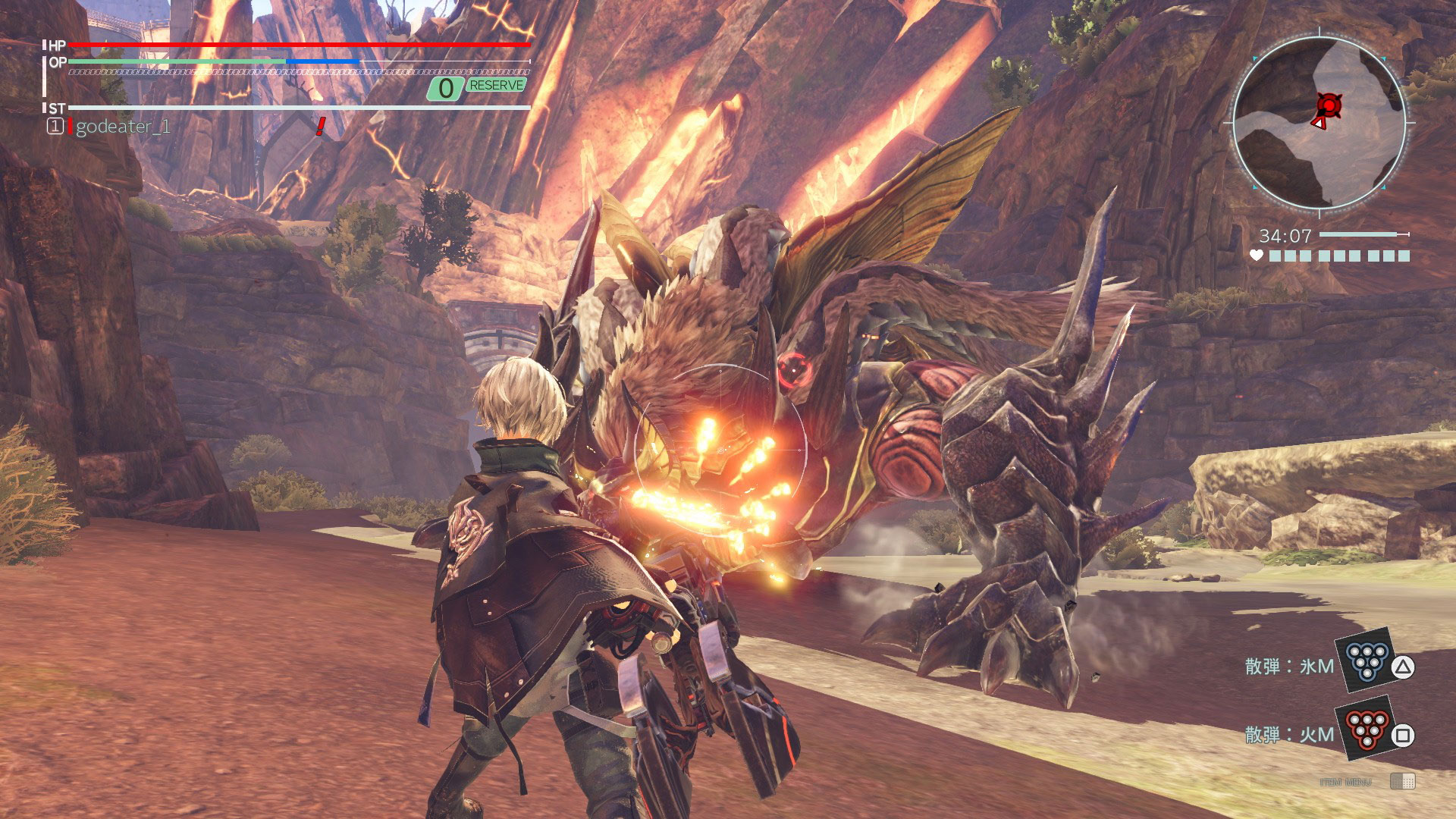Select the godeater_1 player entry
Viewport: 1456px width, 819px height.
coord(122,127)
